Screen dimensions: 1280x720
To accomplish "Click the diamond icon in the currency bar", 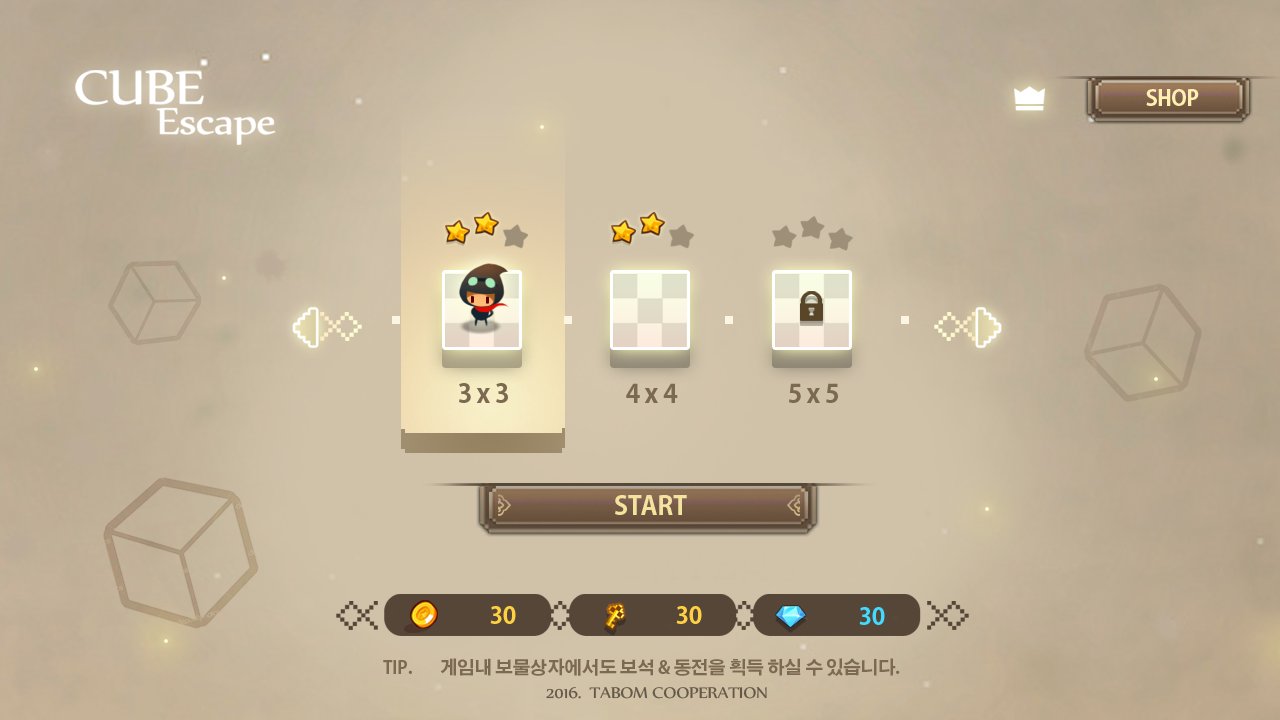I will 791,615.
